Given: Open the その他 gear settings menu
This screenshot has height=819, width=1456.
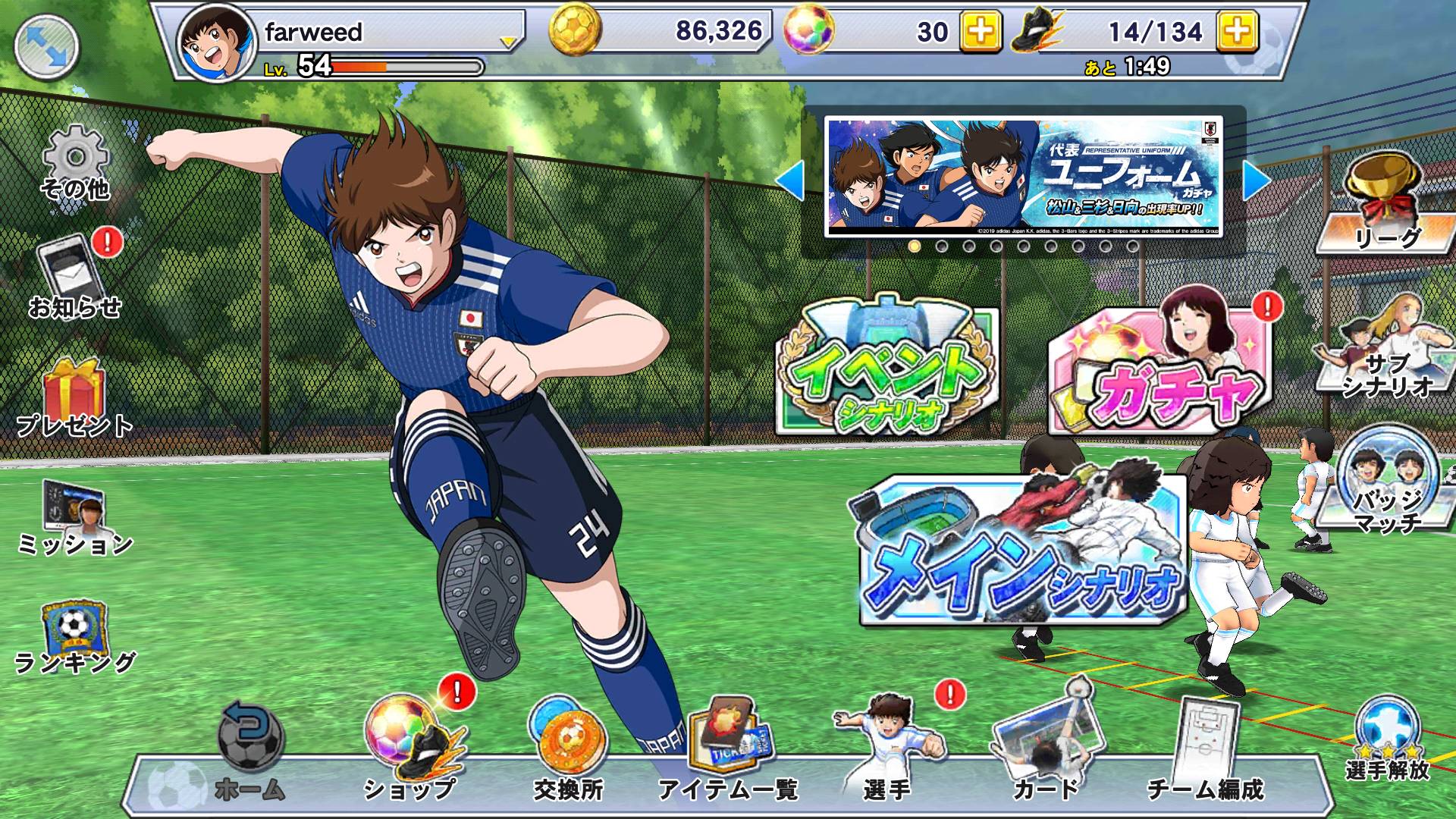Looking at the screenshot, I should (75, 164).
